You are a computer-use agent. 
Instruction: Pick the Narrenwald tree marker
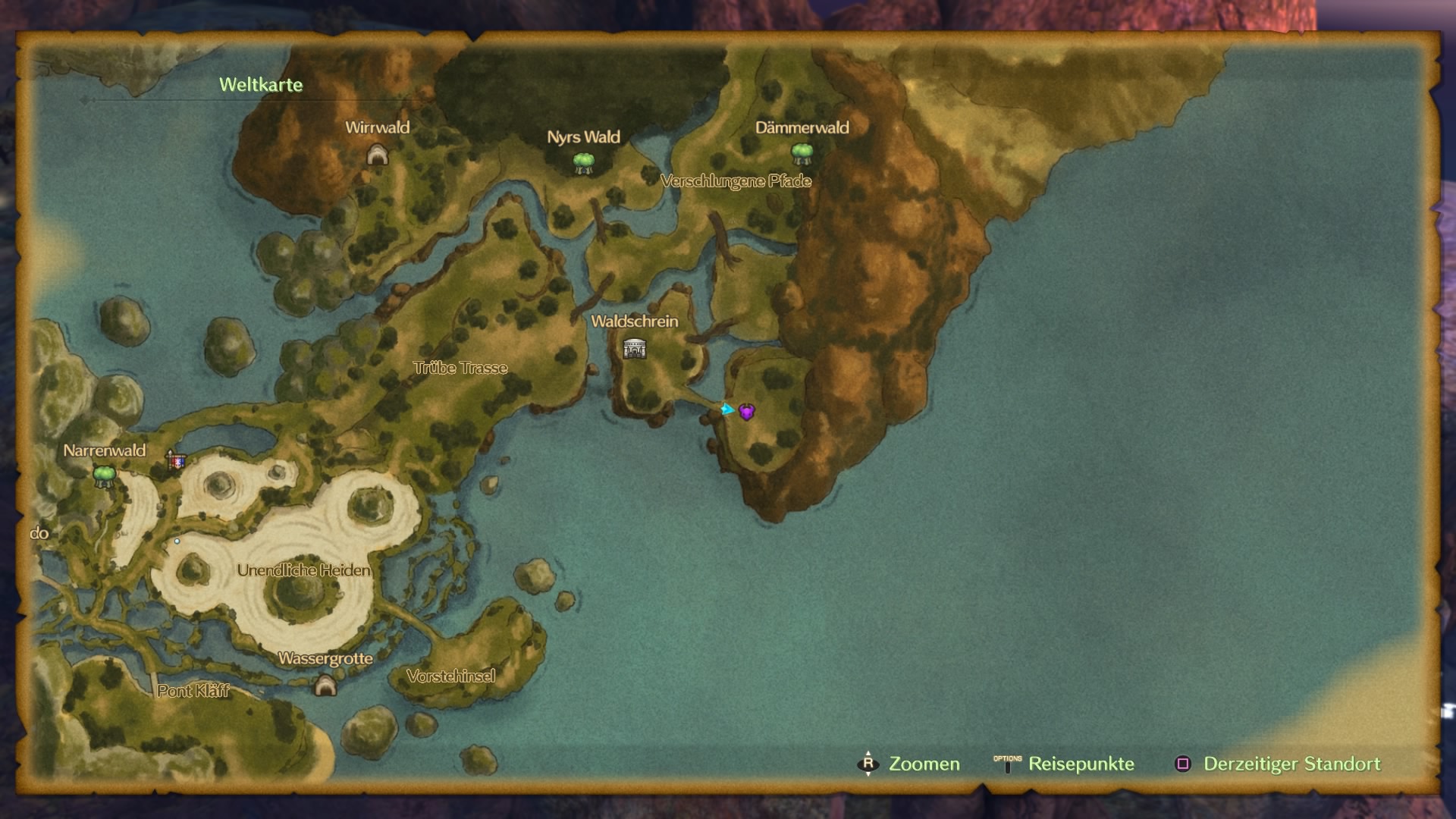click(104, 476)
